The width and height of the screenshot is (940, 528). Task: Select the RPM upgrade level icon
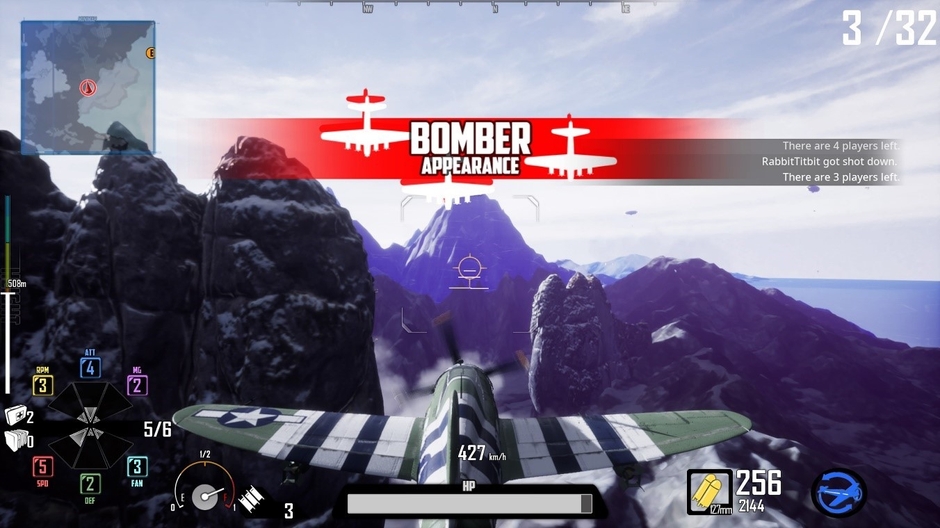(x=42, y=385)
